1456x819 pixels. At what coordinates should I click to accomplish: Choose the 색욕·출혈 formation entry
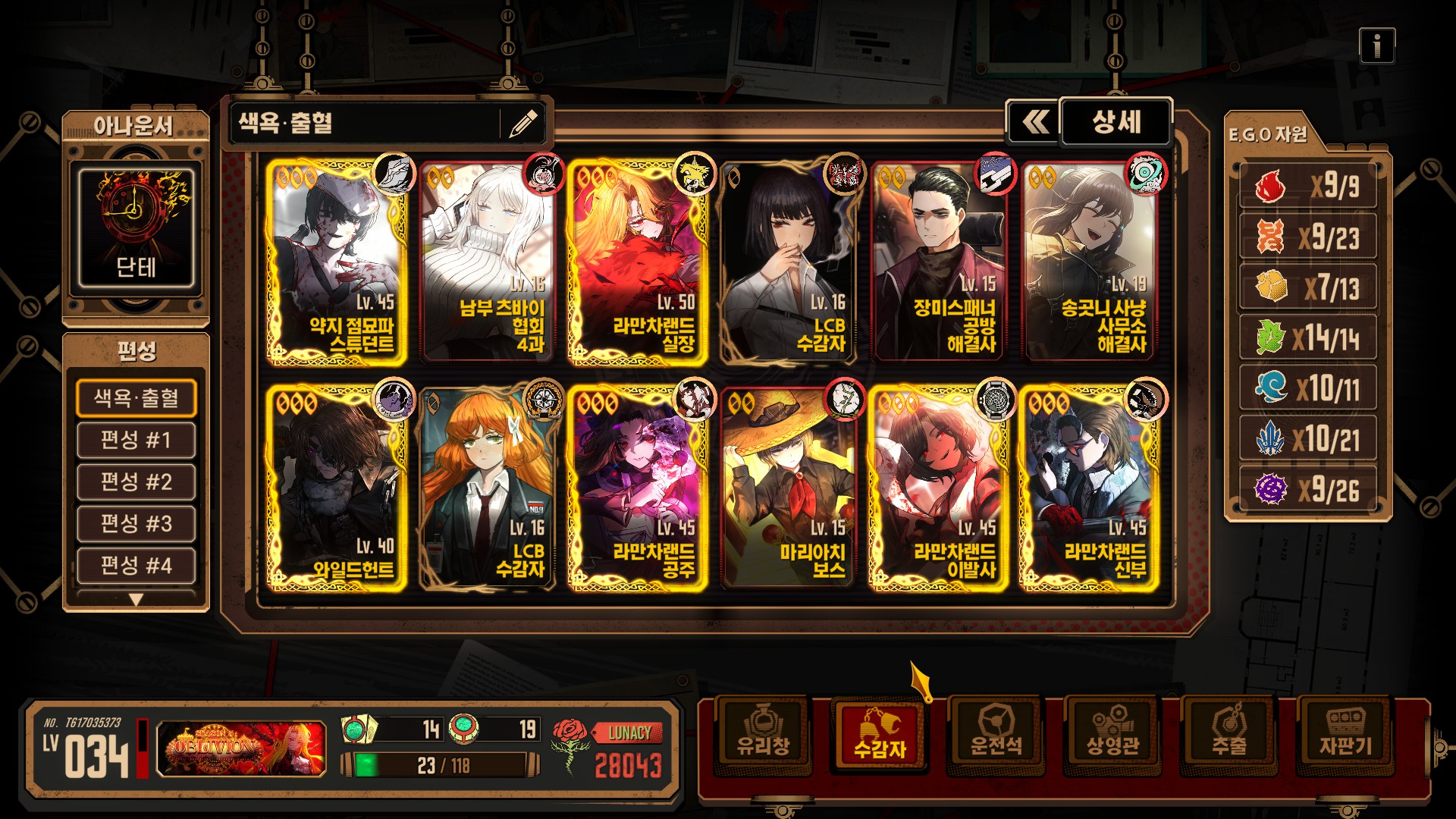(136, 398)
